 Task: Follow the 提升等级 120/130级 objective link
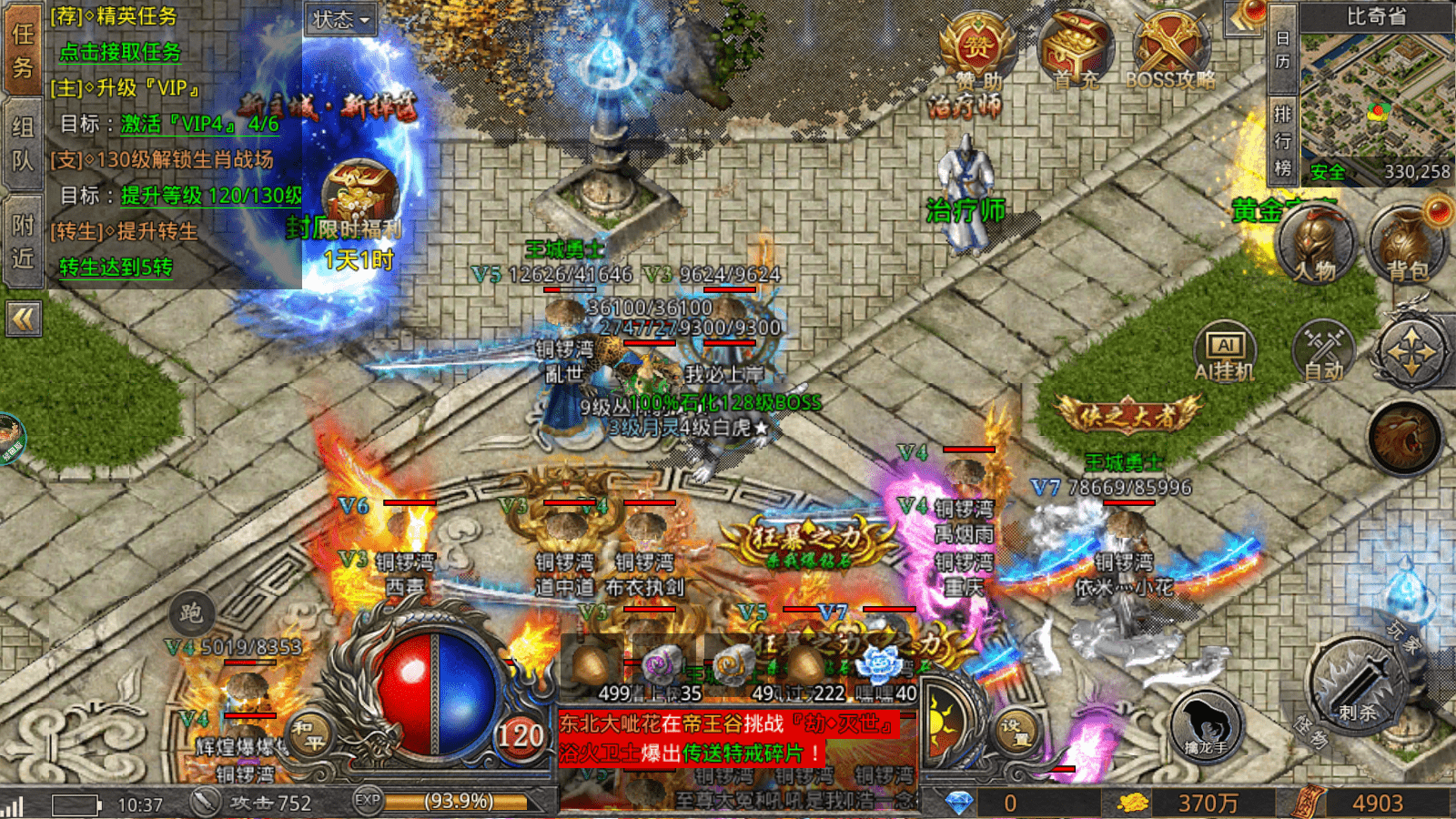(x=211, y=196)
